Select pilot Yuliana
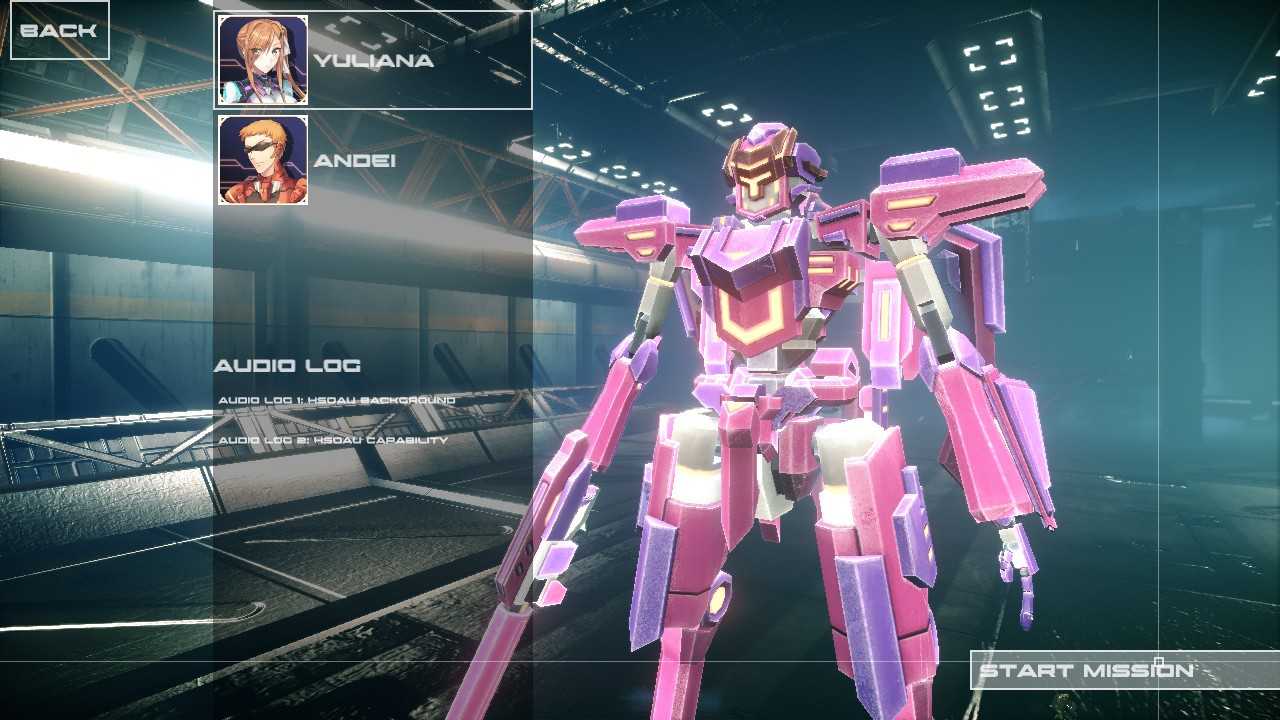 (x=372, y=60)
